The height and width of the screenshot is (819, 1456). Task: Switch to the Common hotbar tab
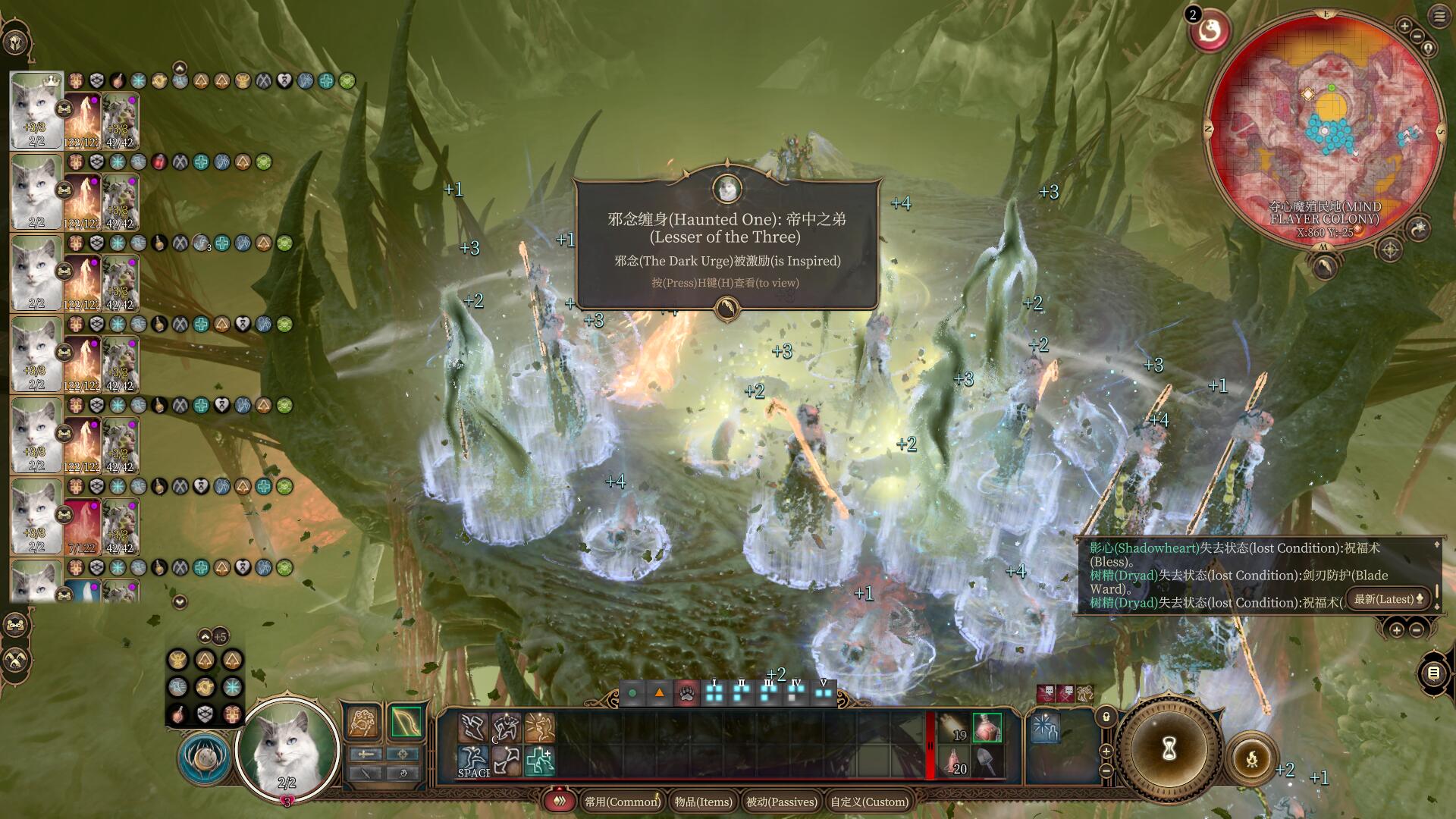(x=622, y=802)
